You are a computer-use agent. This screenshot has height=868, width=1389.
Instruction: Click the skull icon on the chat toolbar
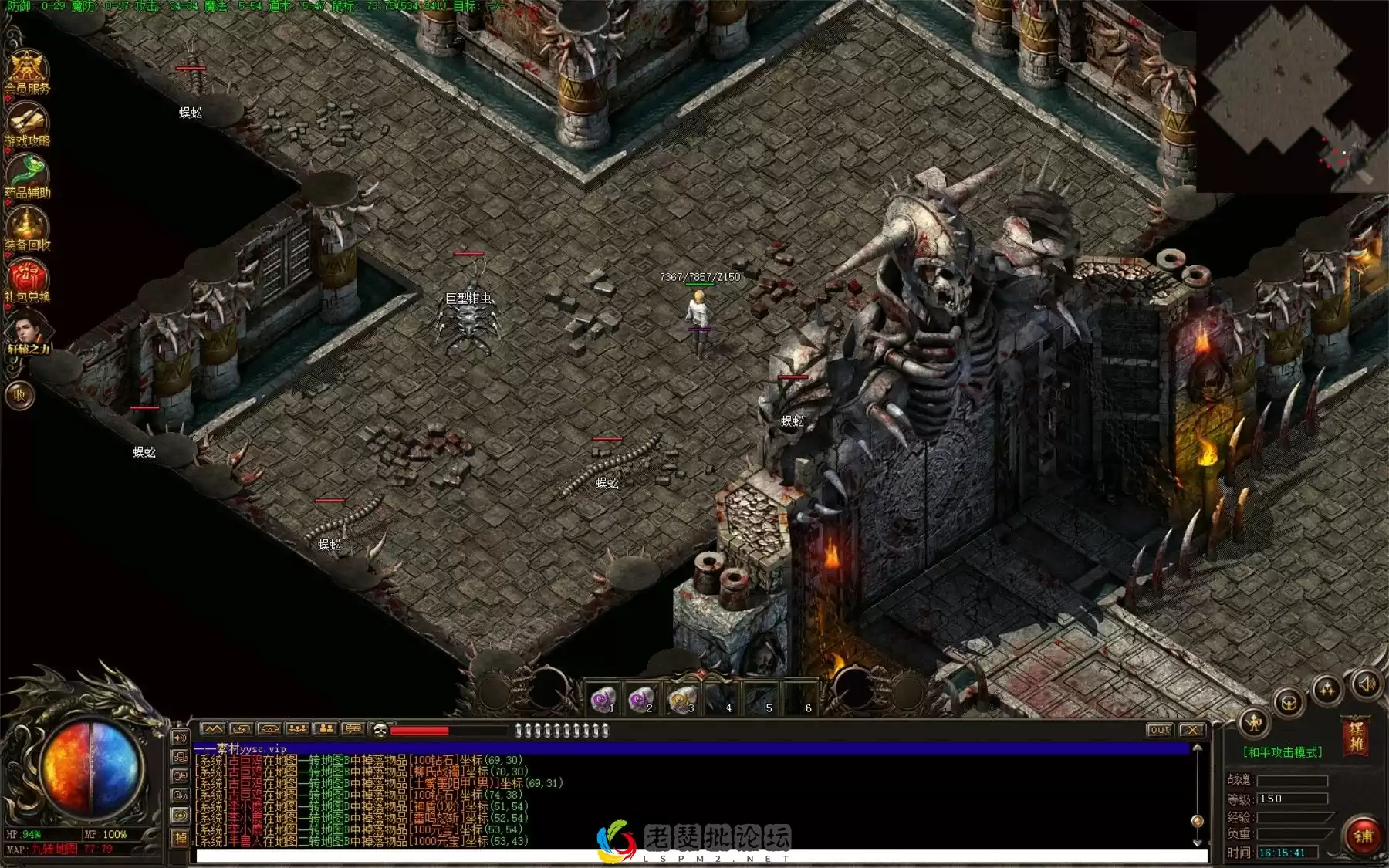point(379,729)
